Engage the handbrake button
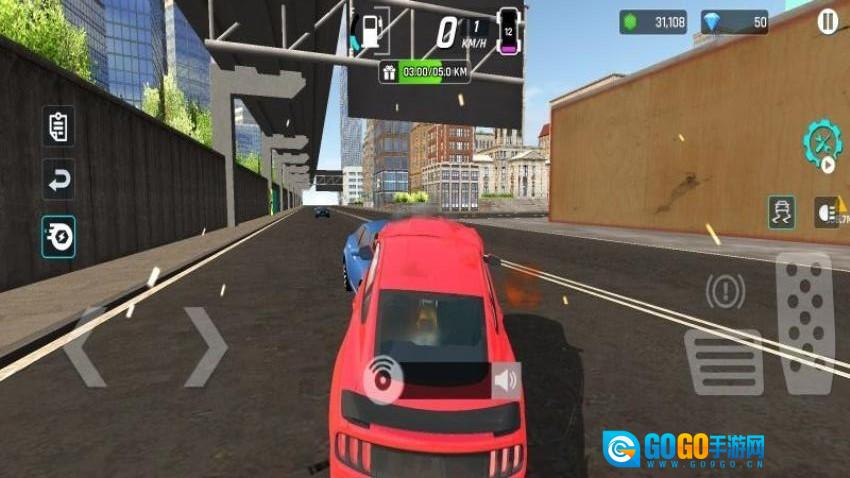850x478 pixels. (x=724, y=291)
